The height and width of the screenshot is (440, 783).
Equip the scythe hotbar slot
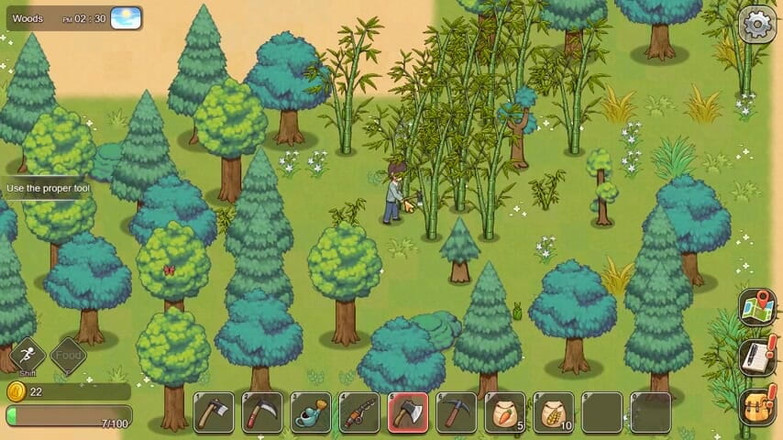[x=262, y=412]
